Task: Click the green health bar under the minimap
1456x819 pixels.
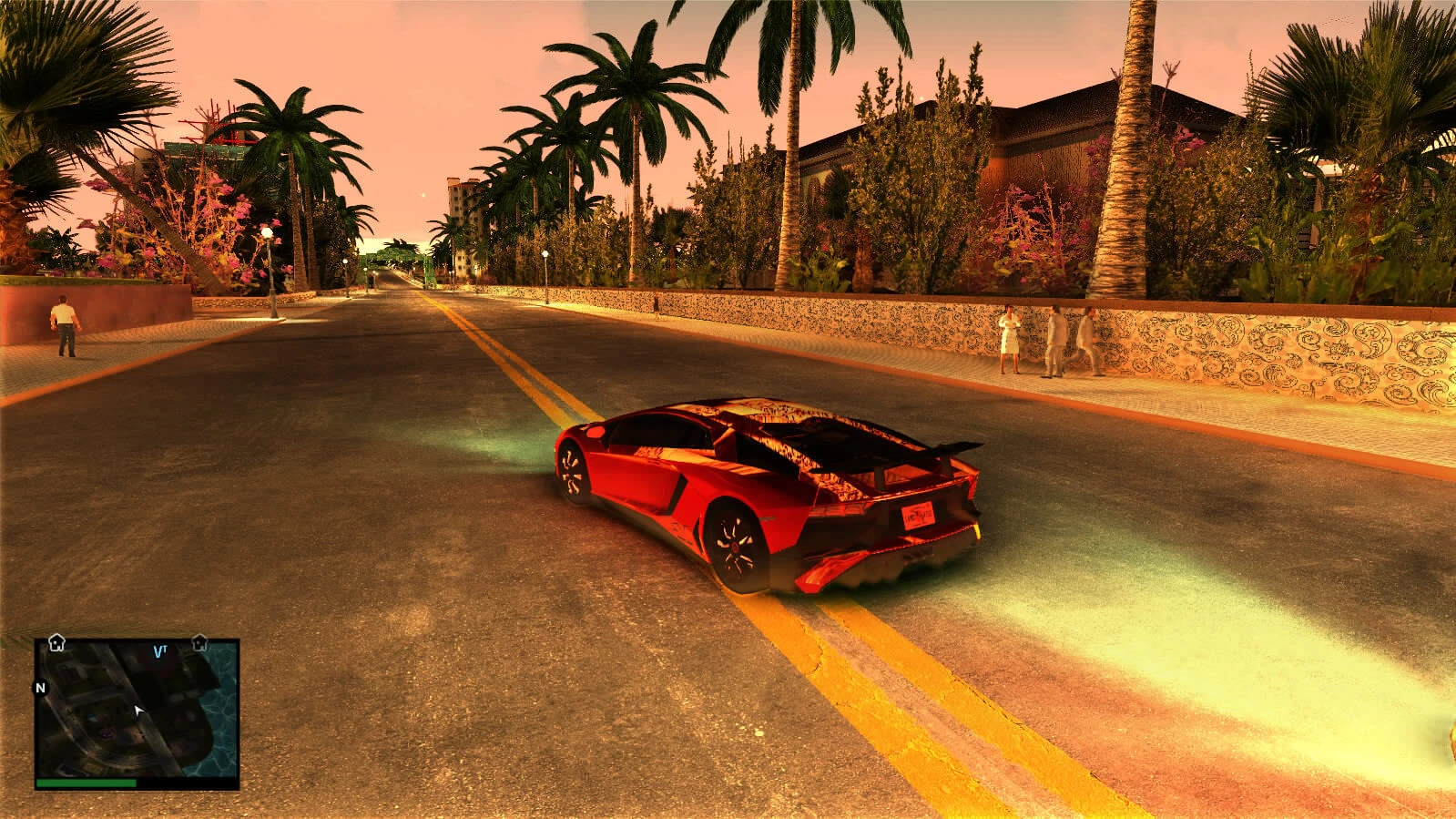Action: (x=87, y=782)
